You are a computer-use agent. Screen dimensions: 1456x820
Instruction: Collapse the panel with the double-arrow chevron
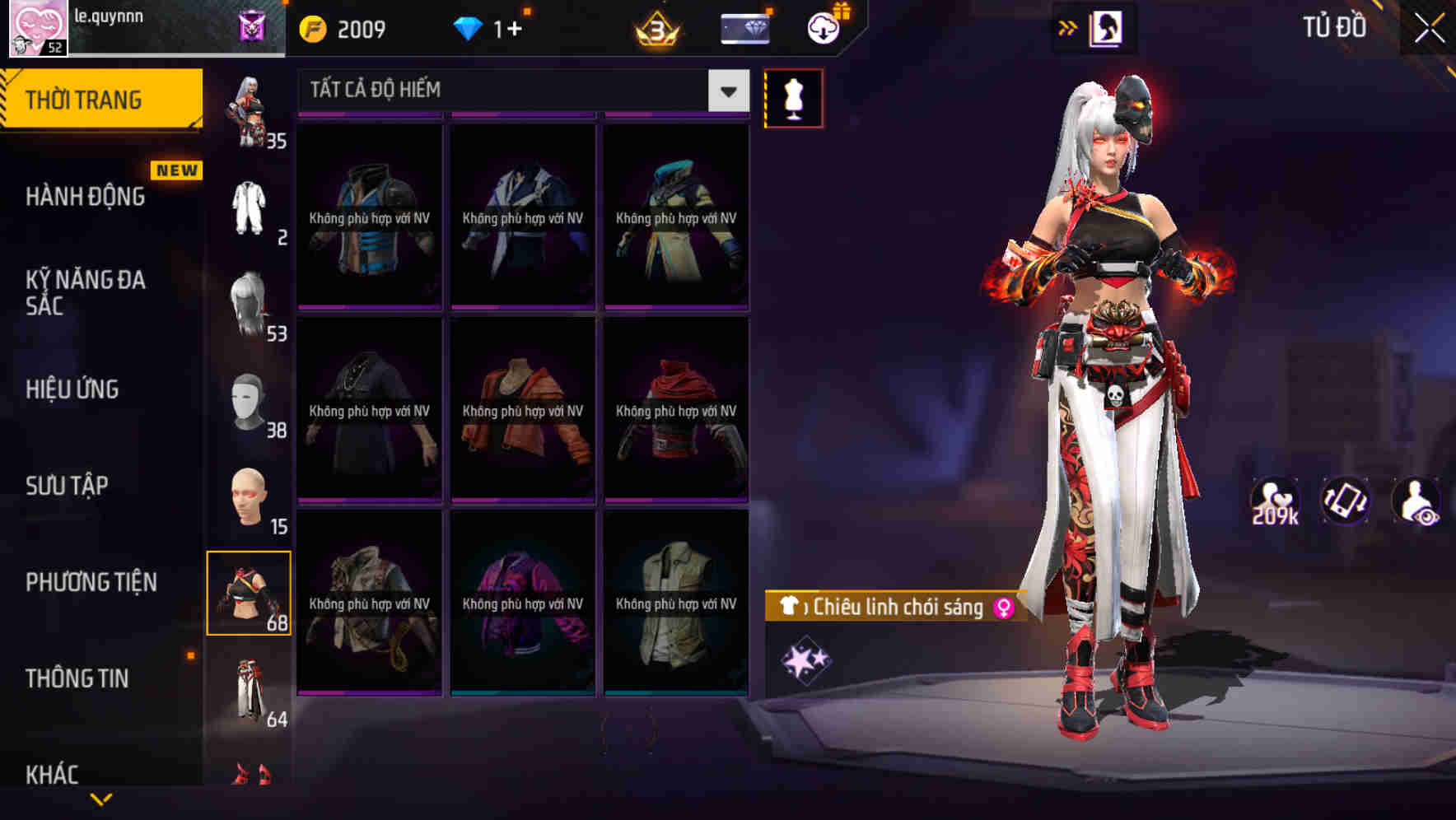(1069, 26)
